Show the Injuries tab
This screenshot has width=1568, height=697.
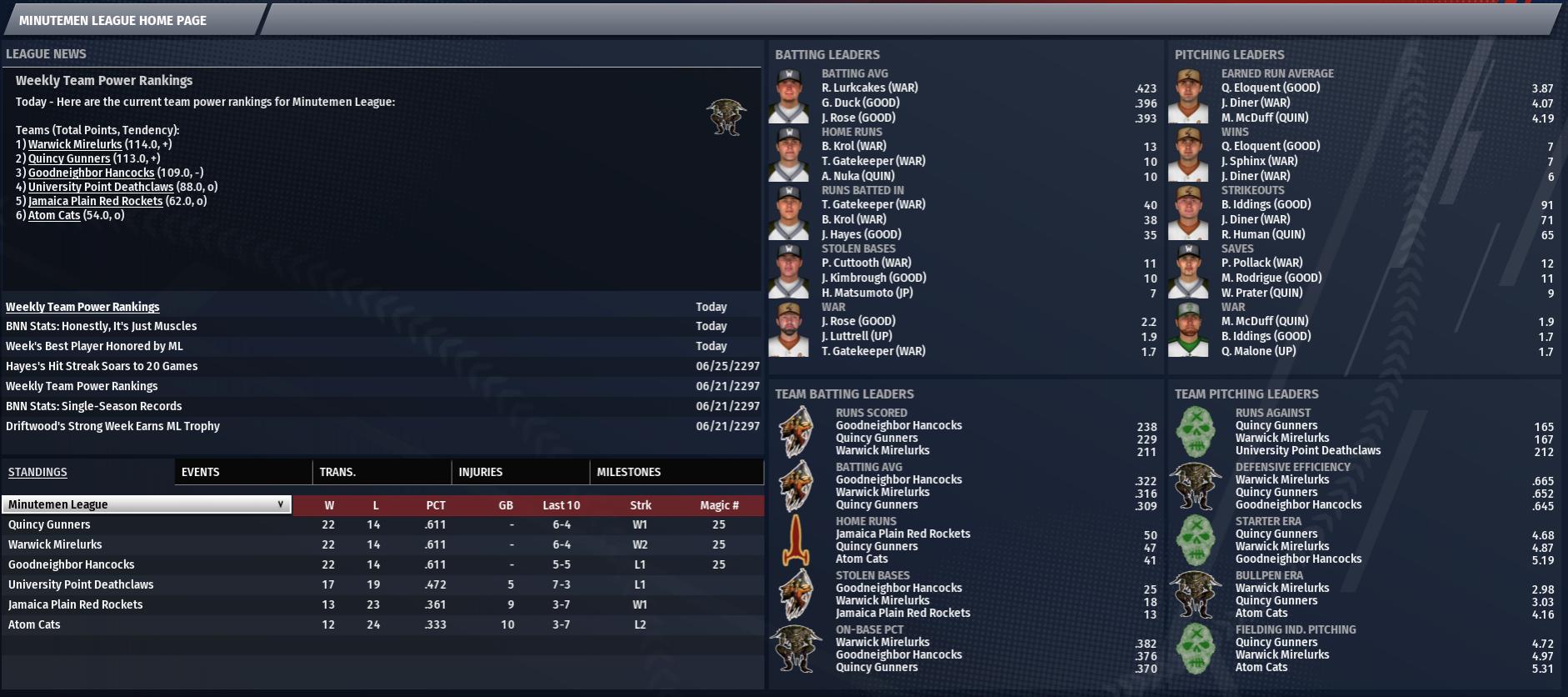481,472
